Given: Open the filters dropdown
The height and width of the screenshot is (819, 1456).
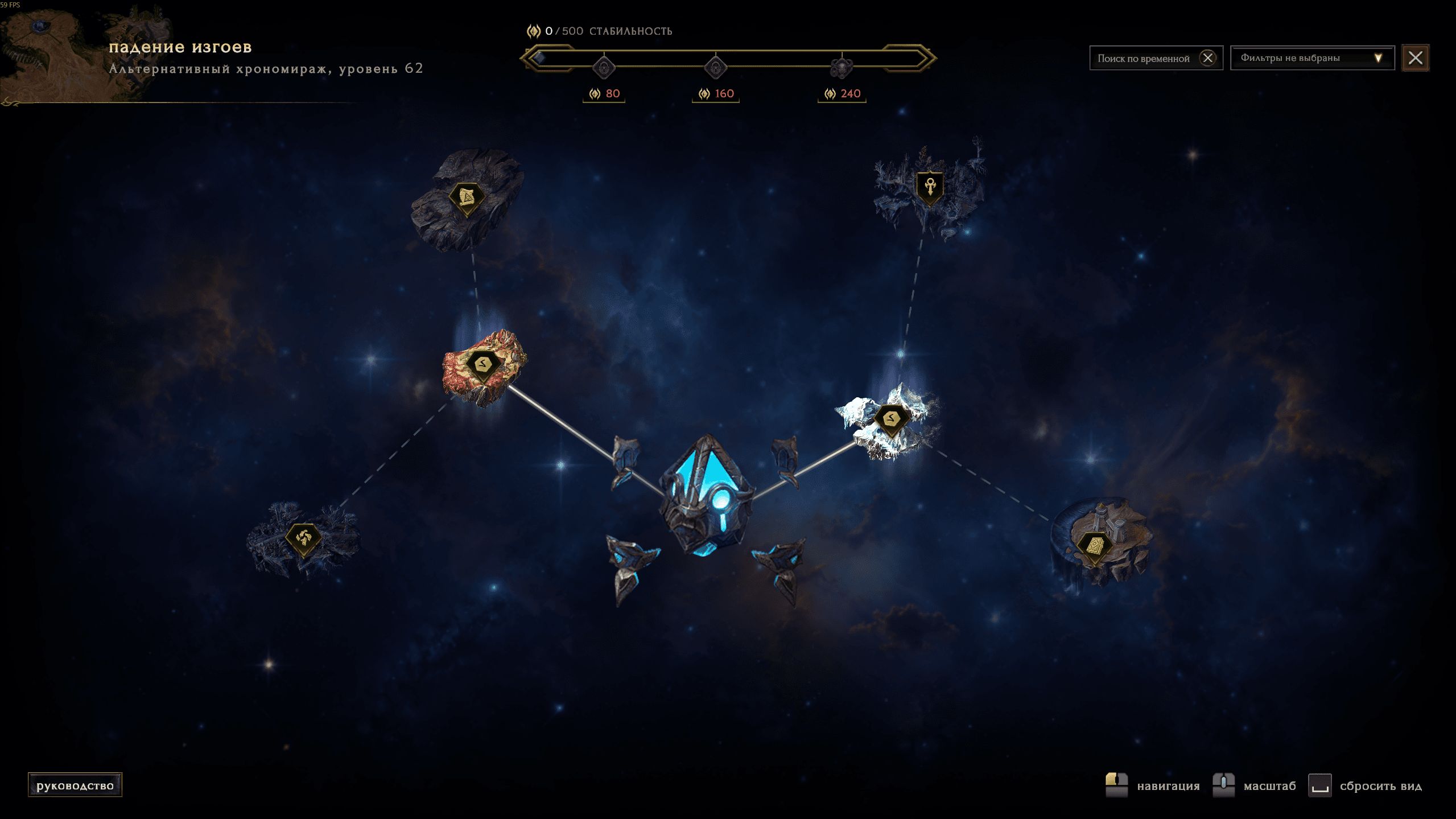Looking at the screenshot, I should [x=1311, y=58].
